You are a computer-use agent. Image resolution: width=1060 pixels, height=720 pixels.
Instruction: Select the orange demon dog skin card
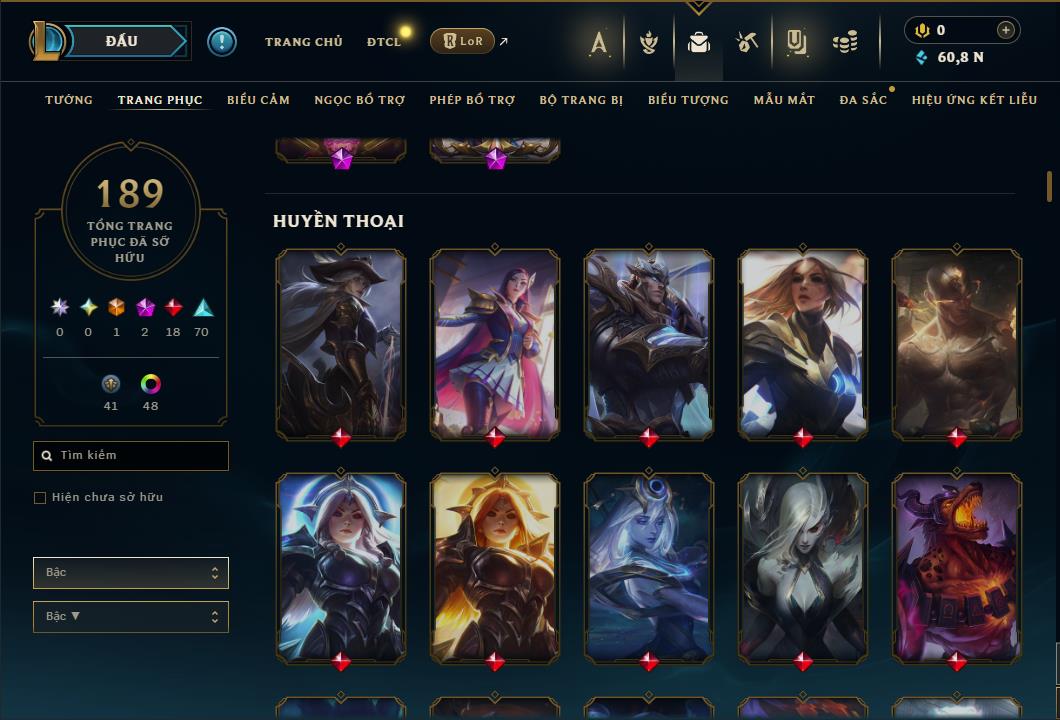pos(956,567)
